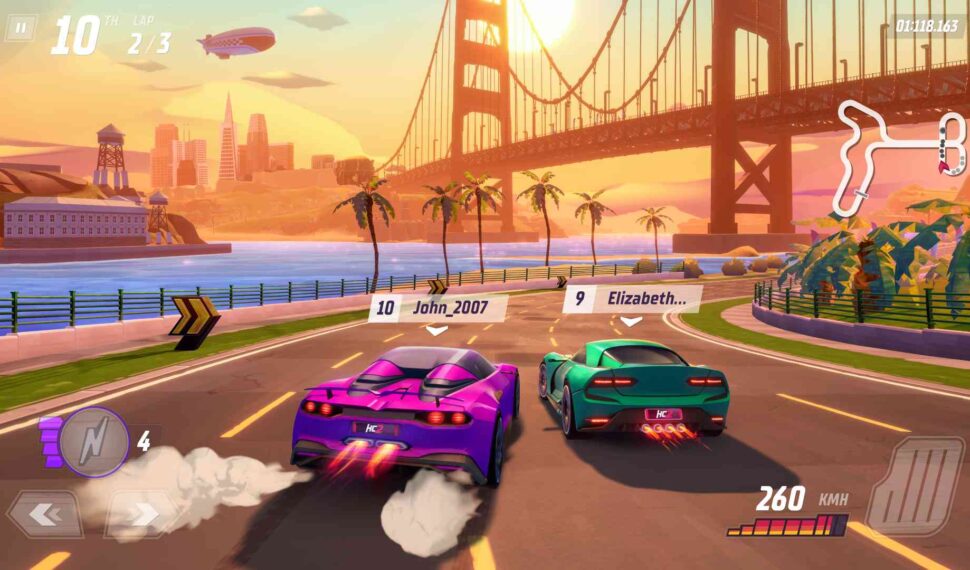Steer left with the left arrow button

(x=43, y=515)
